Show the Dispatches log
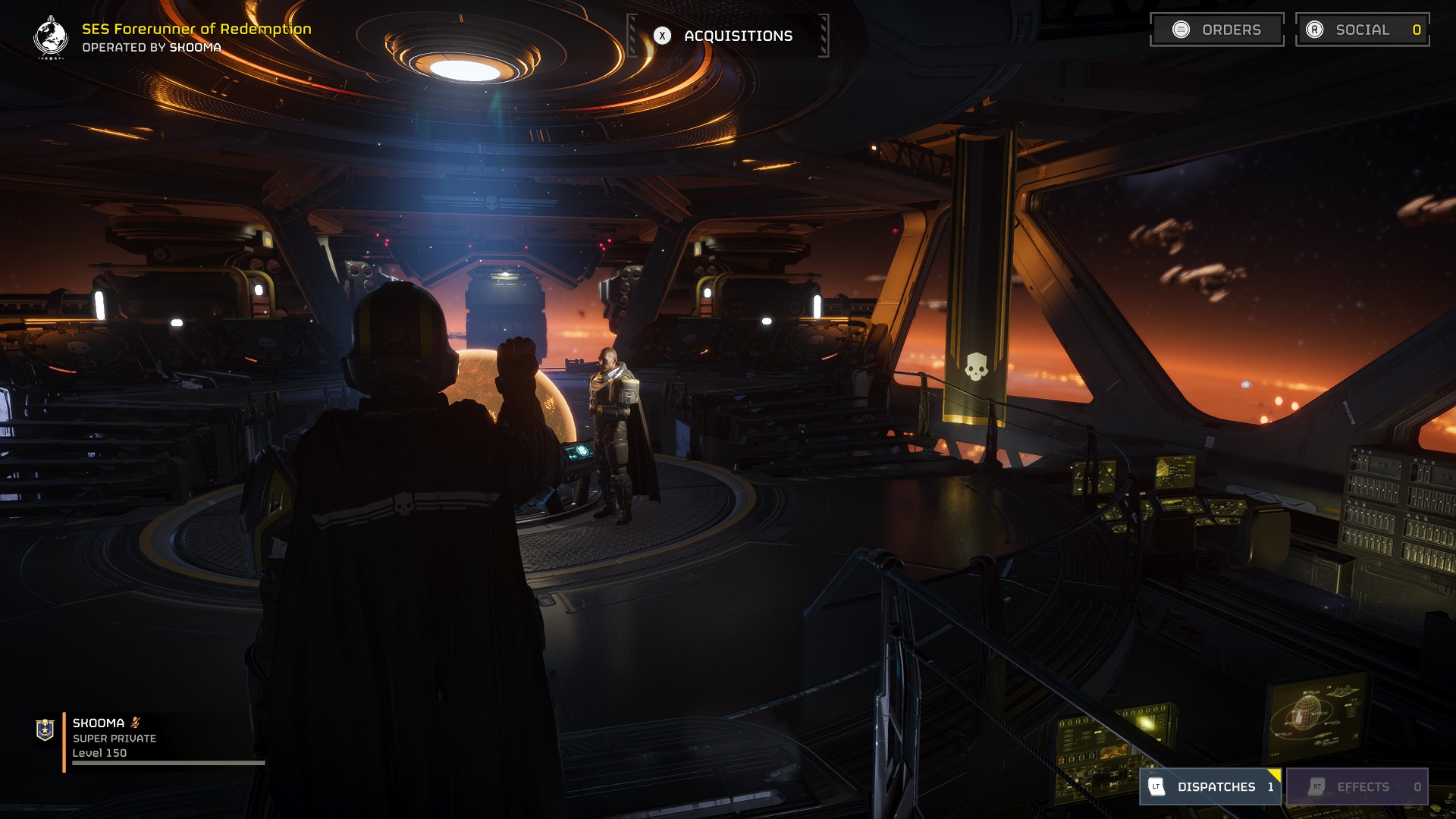Image resolution: width=1456 pixels, height=819 pixels. [1210, 786]
